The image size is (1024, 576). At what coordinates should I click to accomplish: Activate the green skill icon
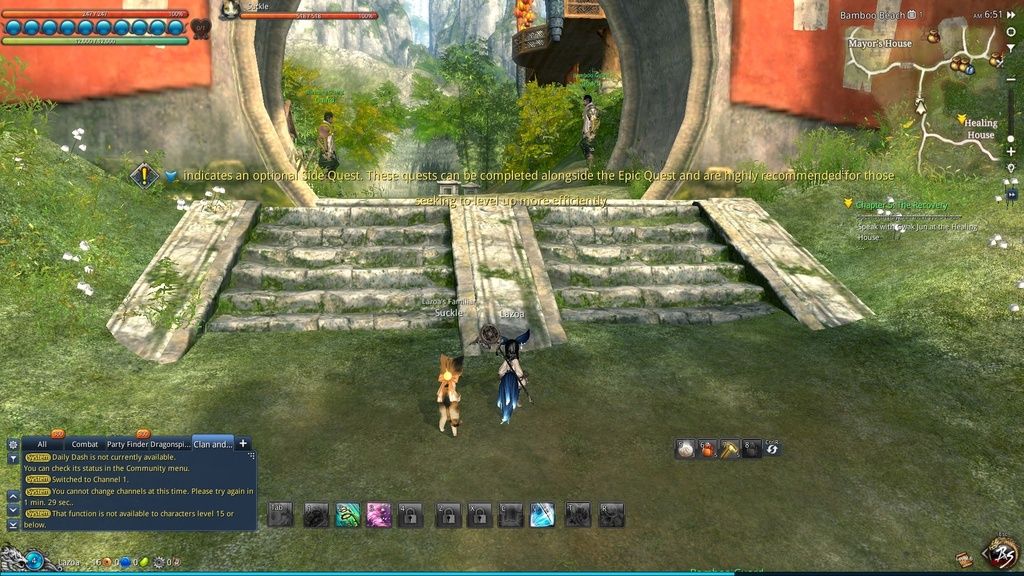pos(347,515)
